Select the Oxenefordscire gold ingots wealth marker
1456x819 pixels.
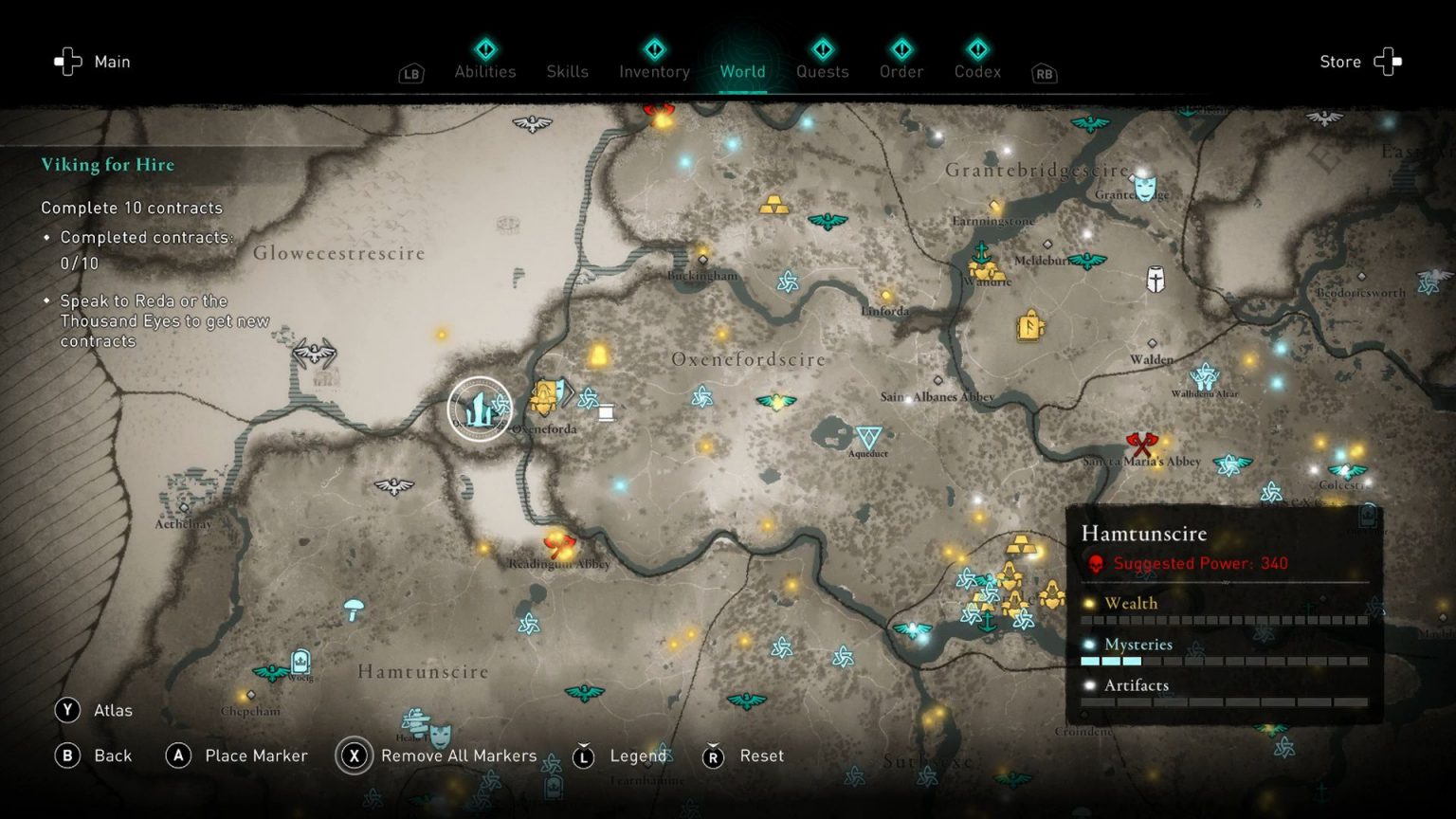coord(773,204)
